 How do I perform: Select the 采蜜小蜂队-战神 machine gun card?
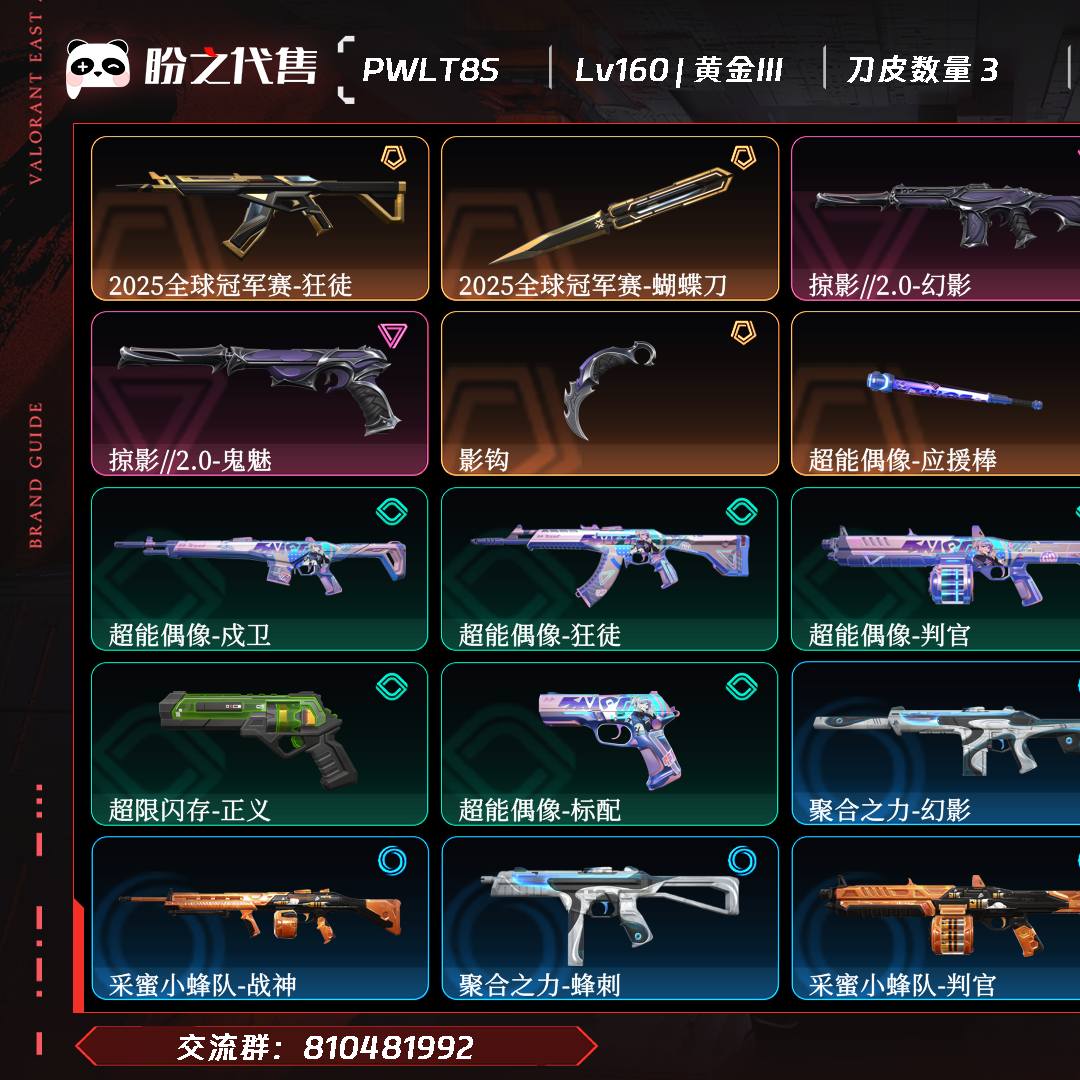tap(260, 918)
